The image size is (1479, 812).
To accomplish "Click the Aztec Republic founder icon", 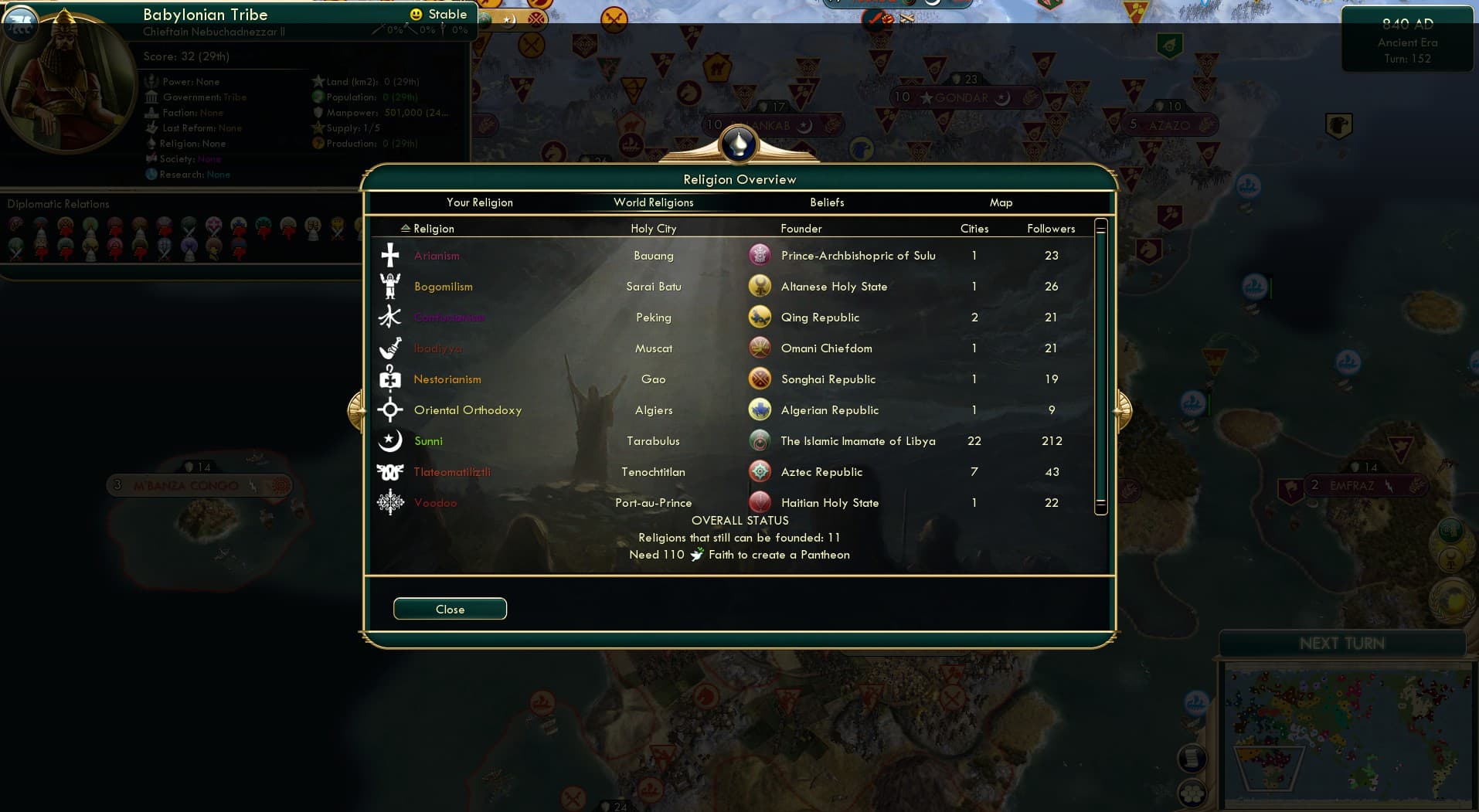I will pos(760,471).
